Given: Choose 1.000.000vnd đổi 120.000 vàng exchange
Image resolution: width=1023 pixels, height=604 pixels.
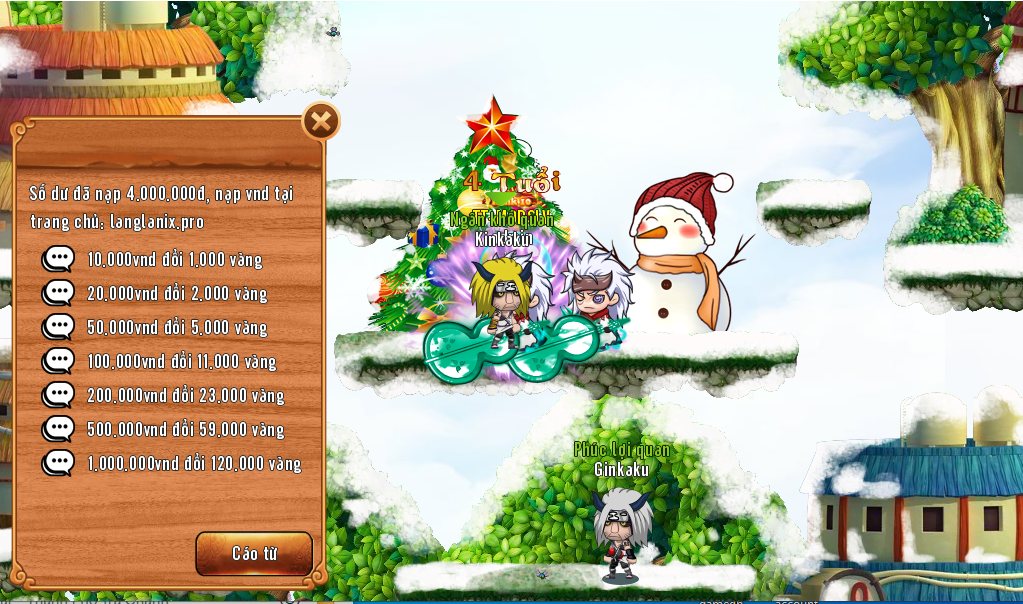Looking at the screenshot, I should 193,464.
